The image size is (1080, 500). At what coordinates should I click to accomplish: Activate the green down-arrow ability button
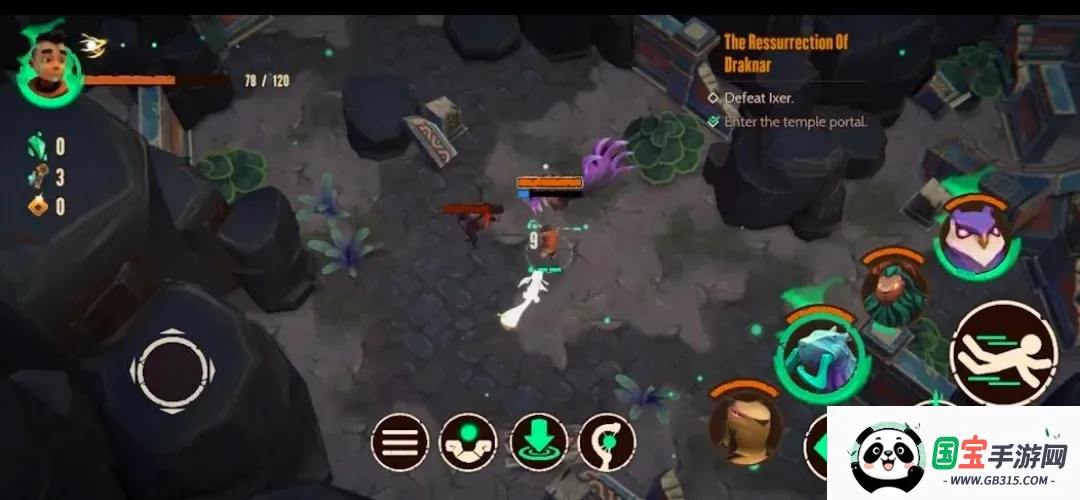click(539, 442)
